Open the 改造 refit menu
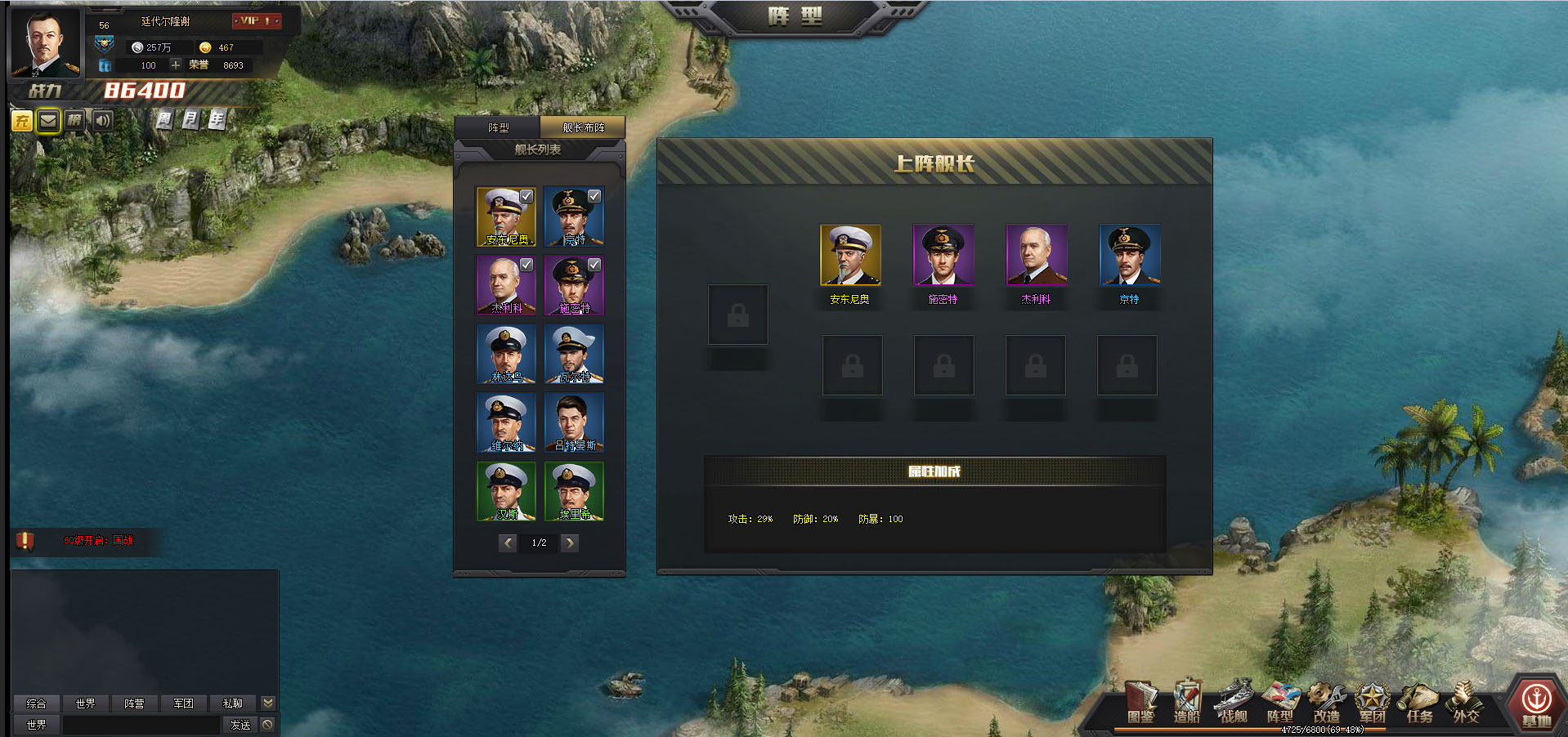The height and width of the screenshot is (737, 1568). pyautogui.click(x=1326, y=702)
